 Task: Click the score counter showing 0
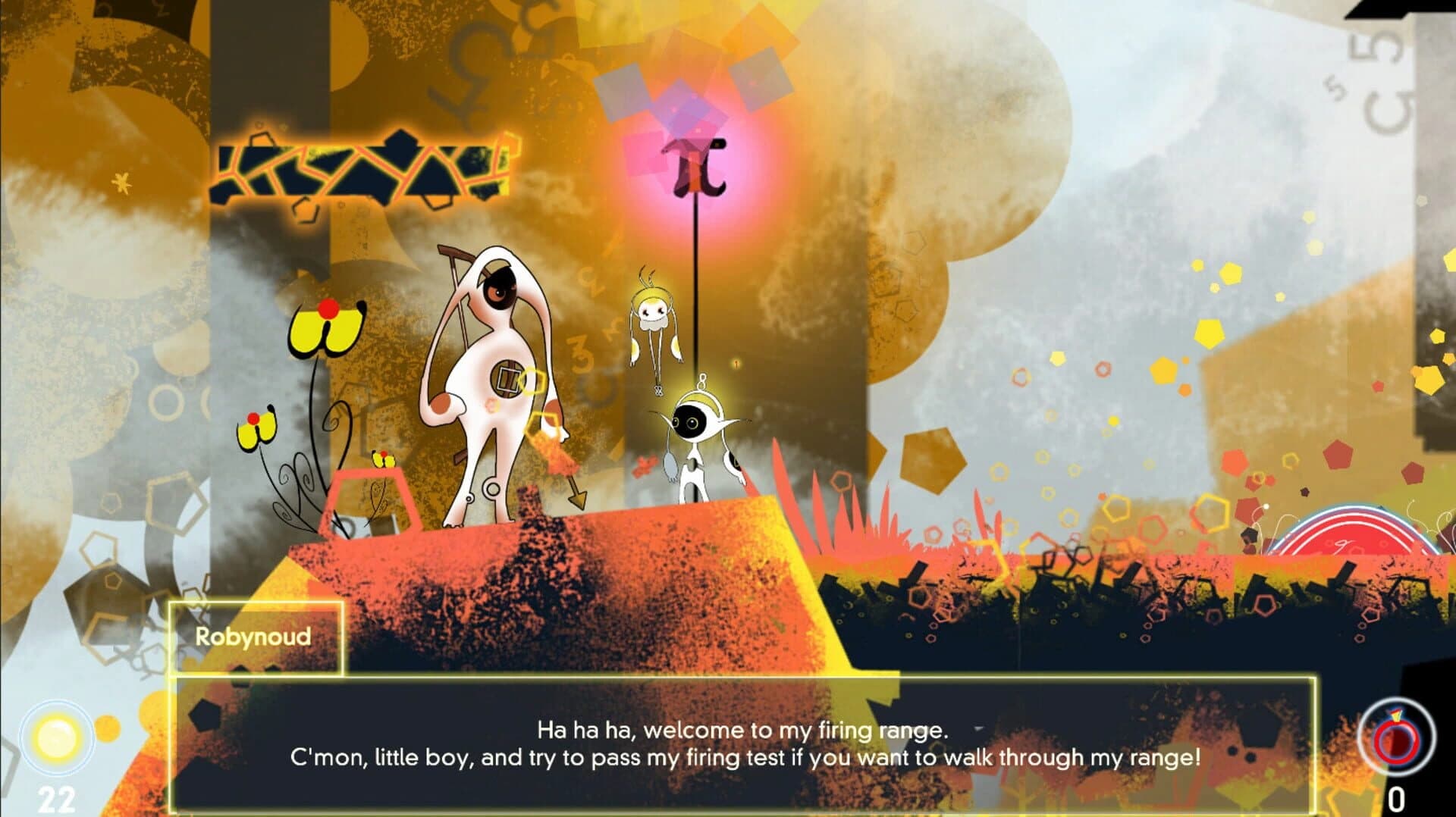pos(1396,798)
